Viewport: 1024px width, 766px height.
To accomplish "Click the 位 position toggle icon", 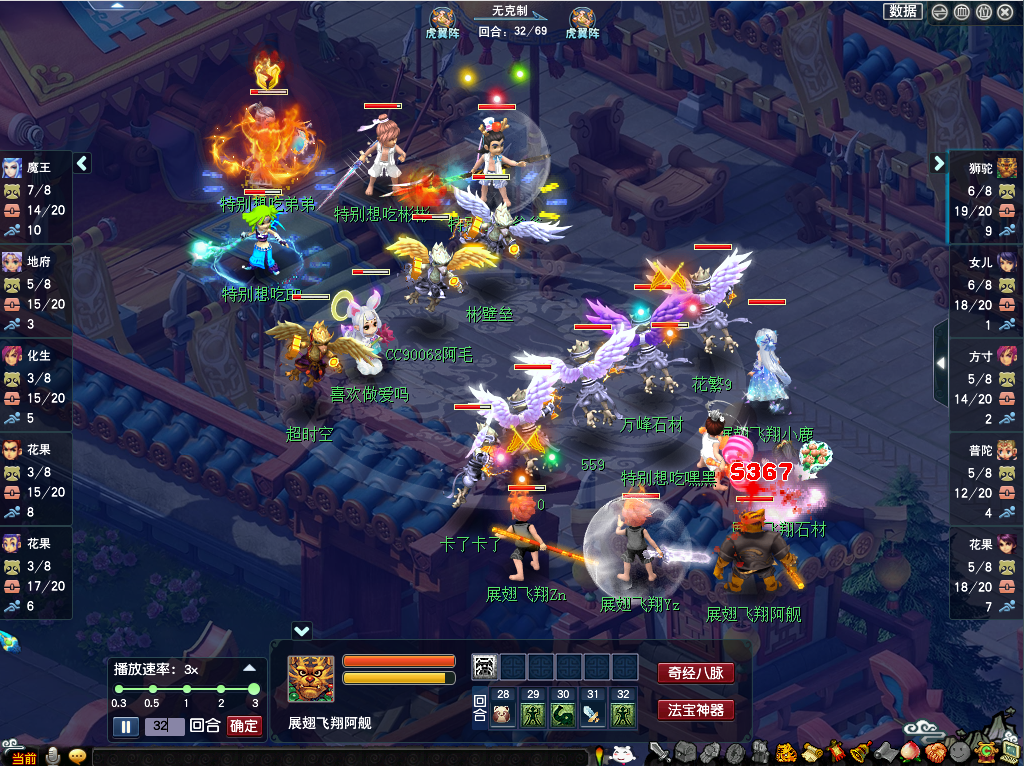I will [x=984, y=12].
